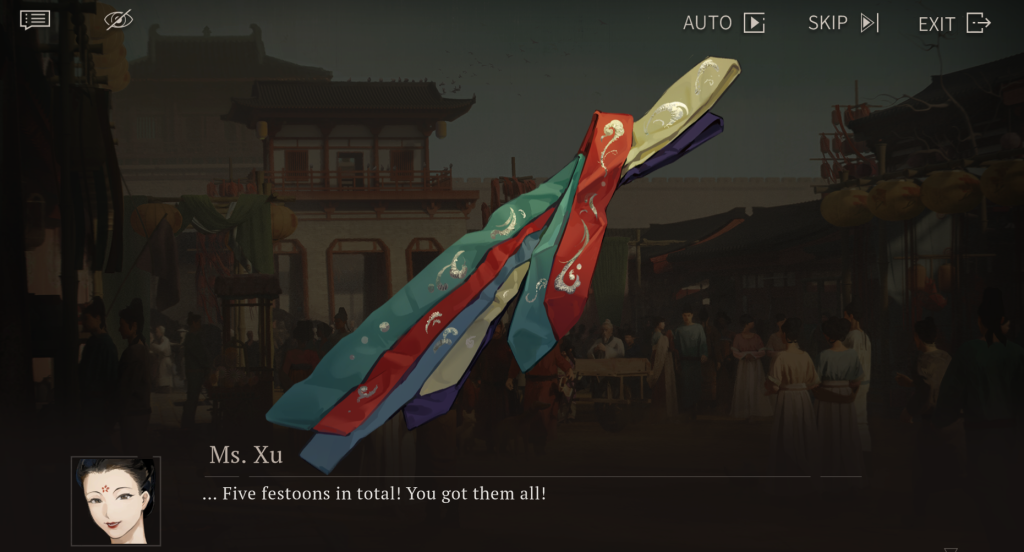Screen dimensions: 1024x552
Task: Toggle AUTO dialogue playback
Action: (723, 23)
